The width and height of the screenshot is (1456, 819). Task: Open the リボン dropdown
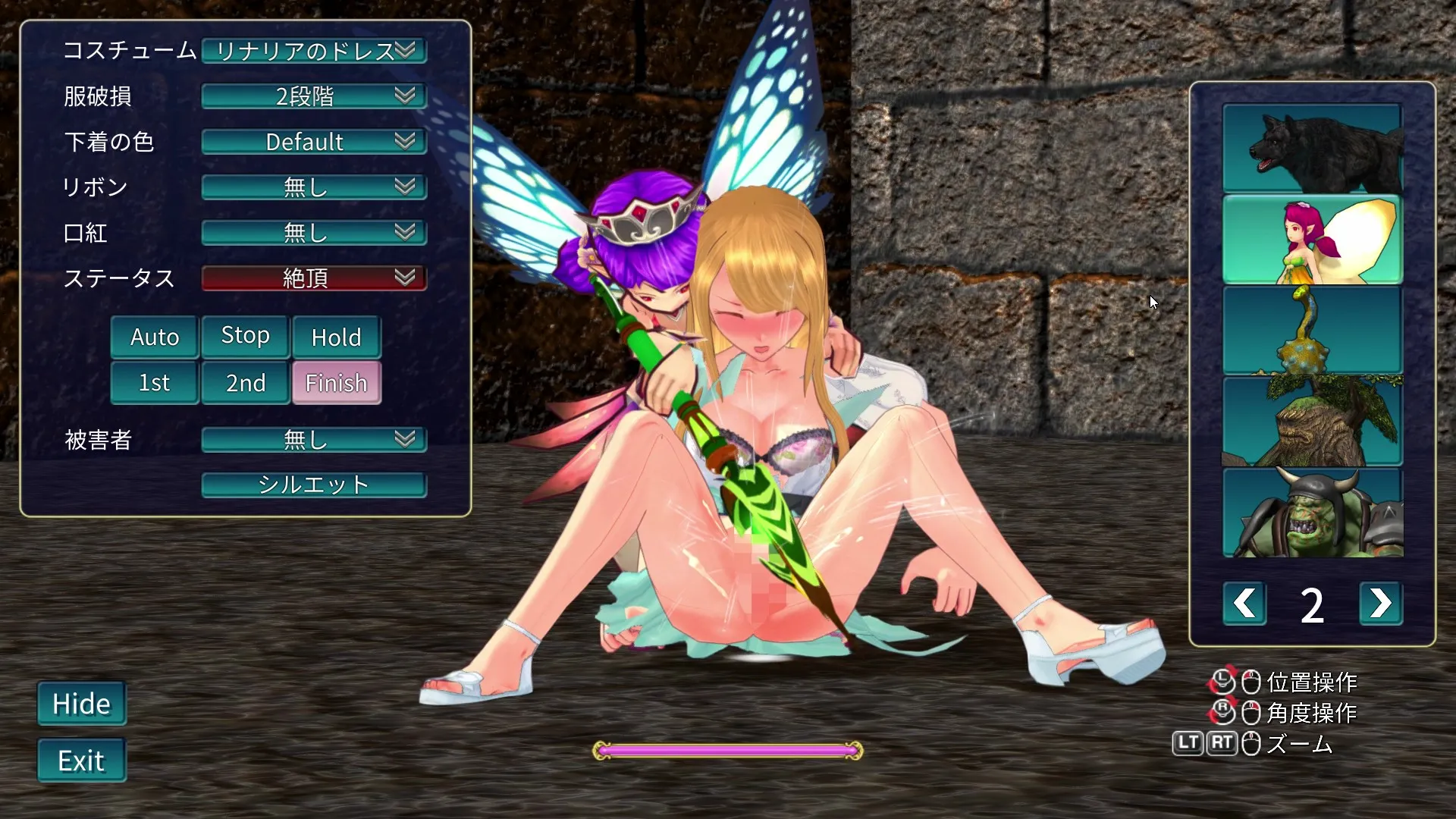pos(314,187)
